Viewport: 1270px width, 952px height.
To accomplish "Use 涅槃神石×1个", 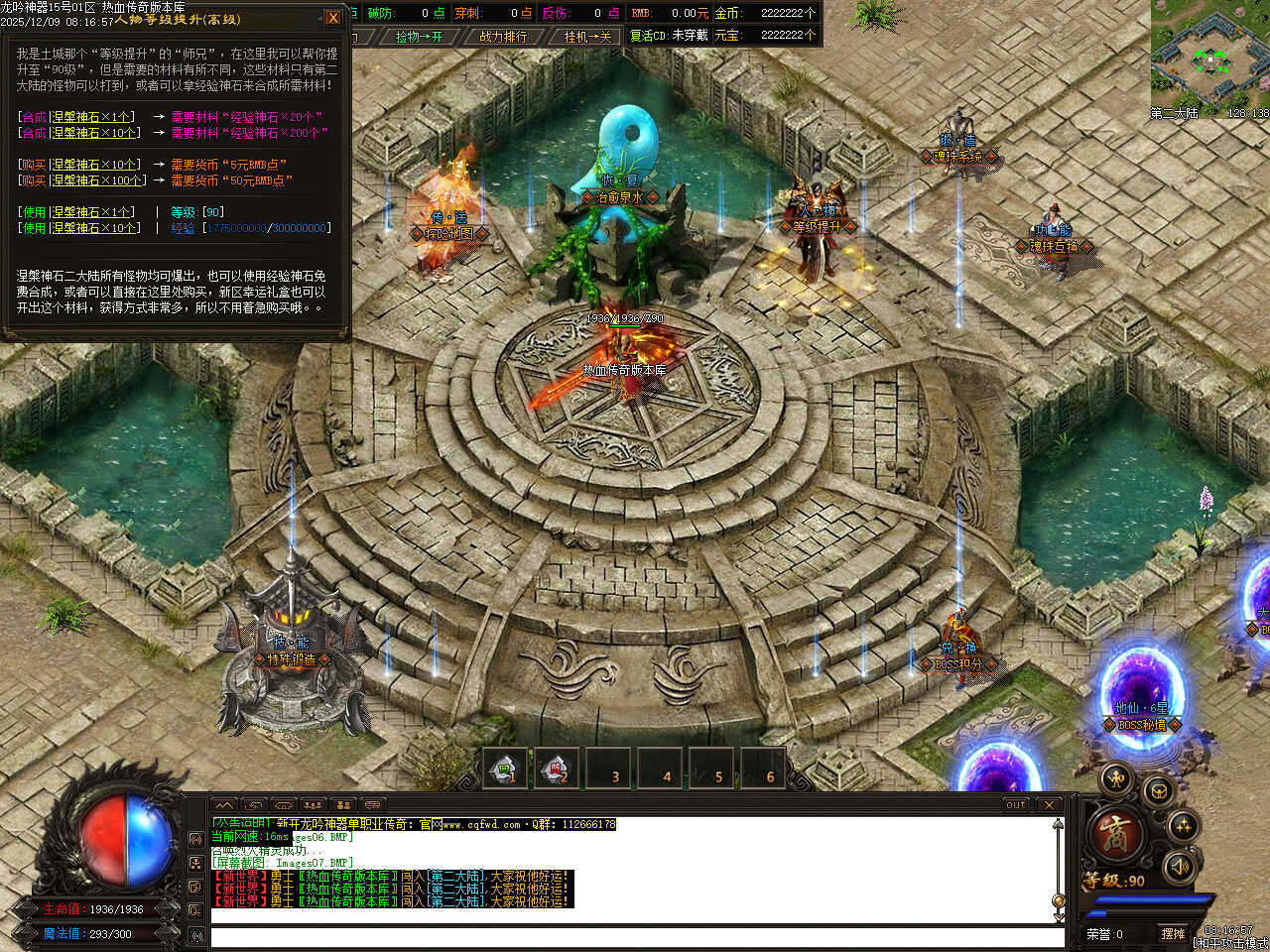I will [x=34, y=212].
